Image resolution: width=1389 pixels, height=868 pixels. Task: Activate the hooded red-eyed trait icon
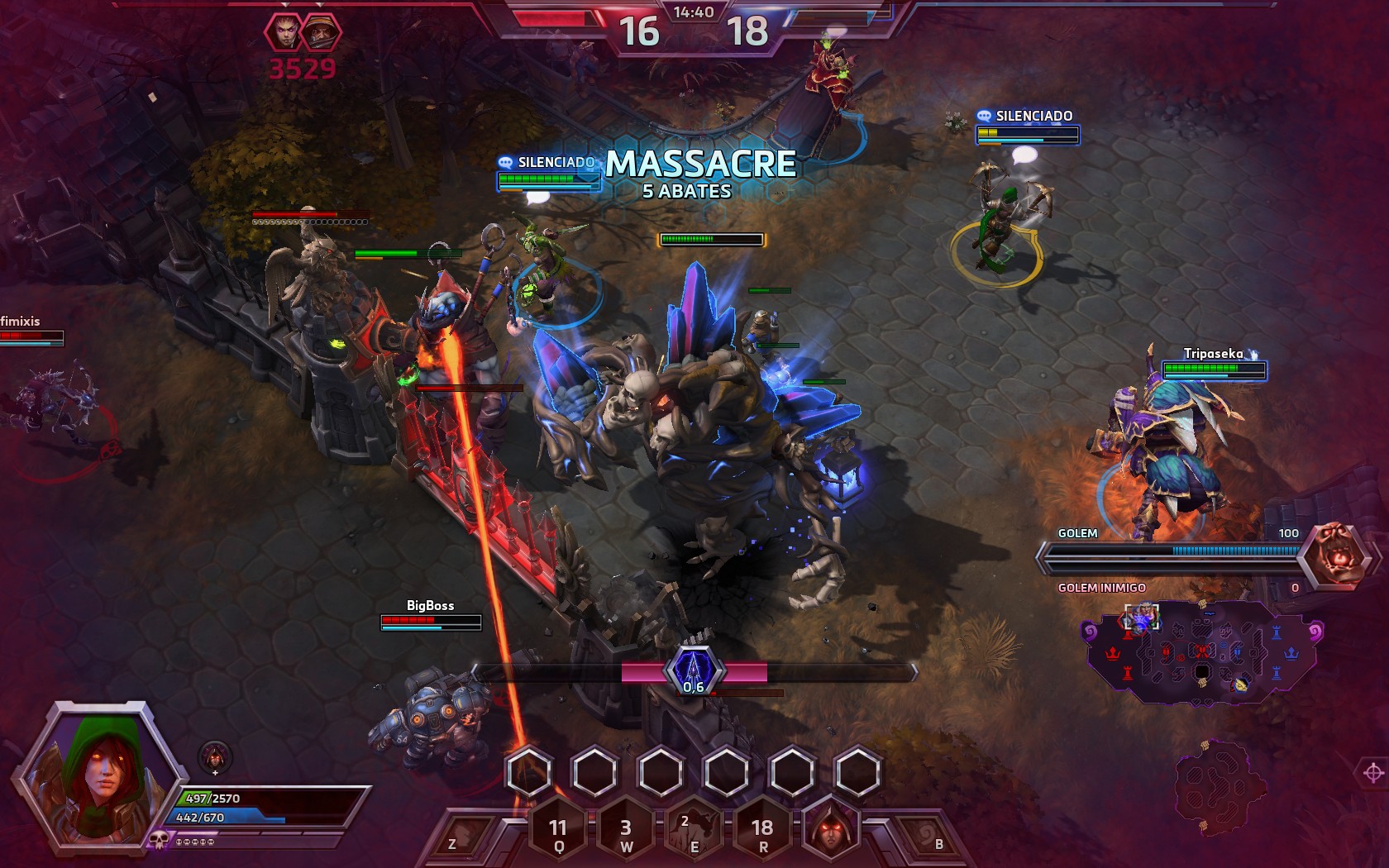(829, 829)
